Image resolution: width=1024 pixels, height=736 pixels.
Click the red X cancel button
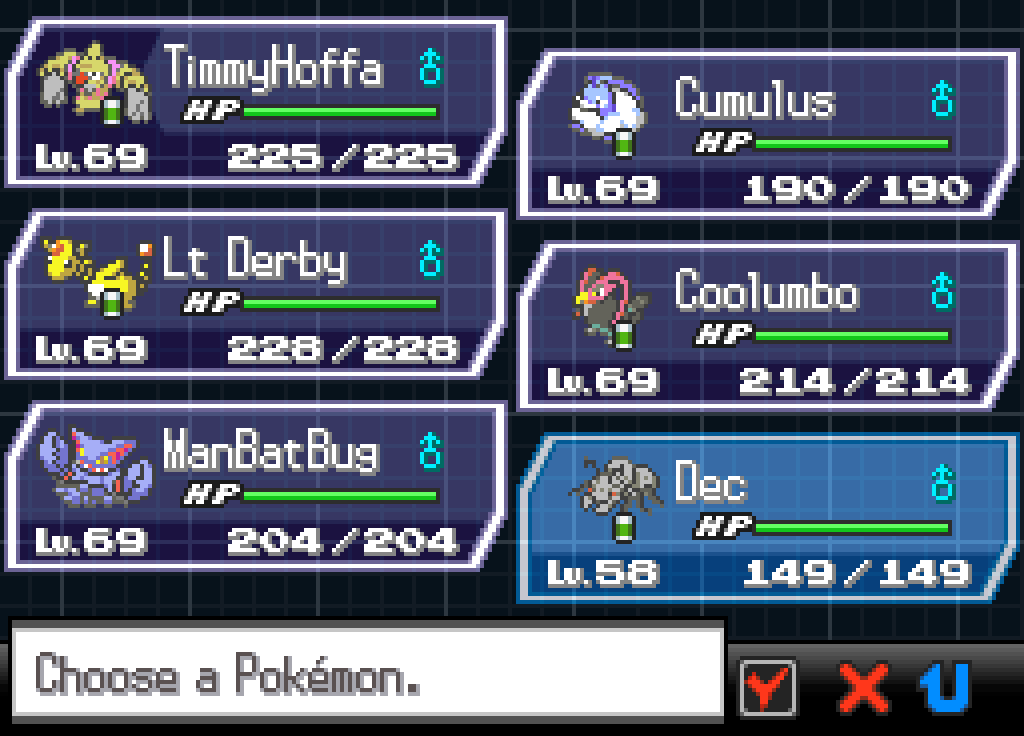tap(862, 687)
